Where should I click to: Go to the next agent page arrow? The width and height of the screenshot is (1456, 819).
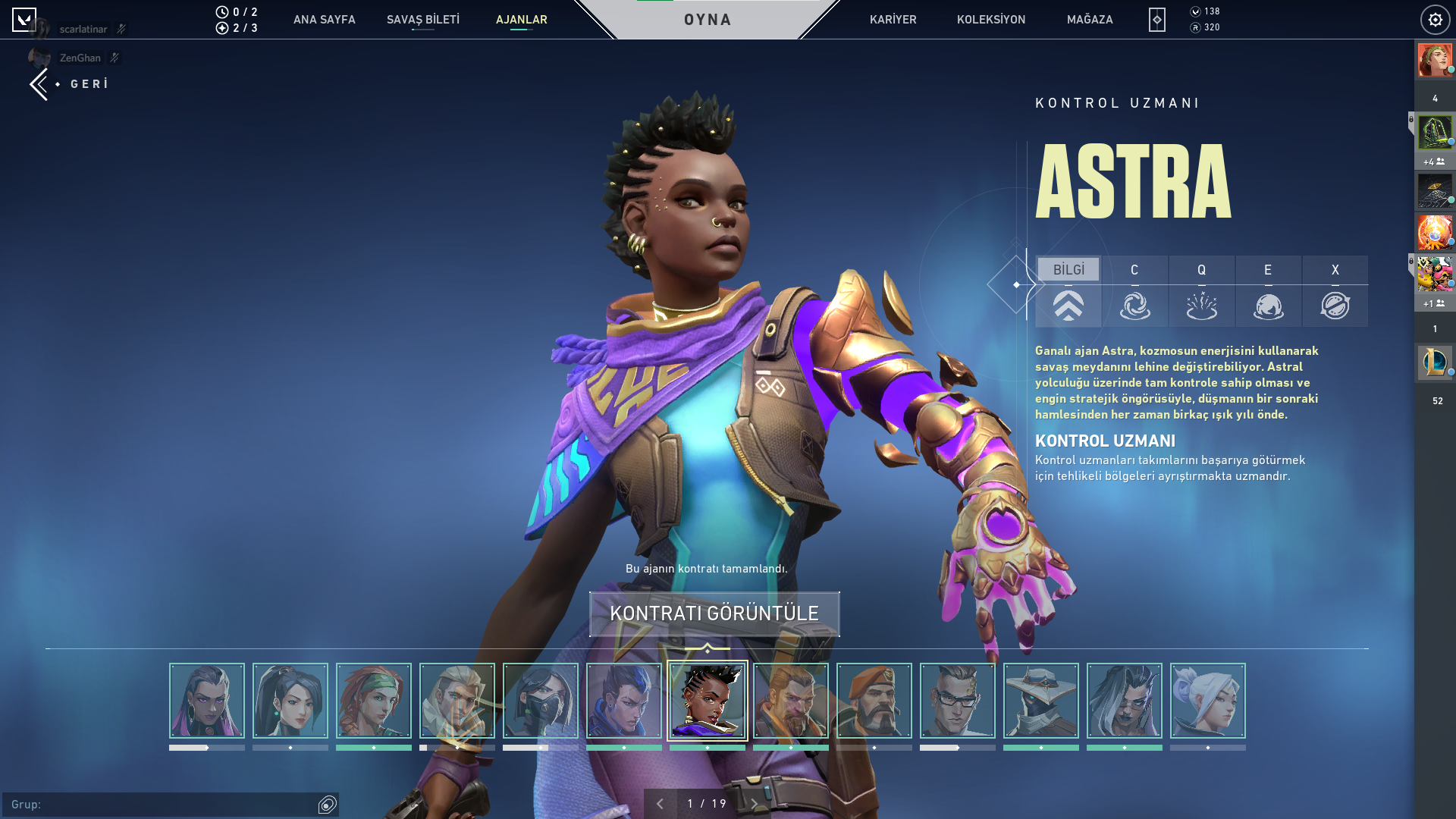(x=754, y=804)
